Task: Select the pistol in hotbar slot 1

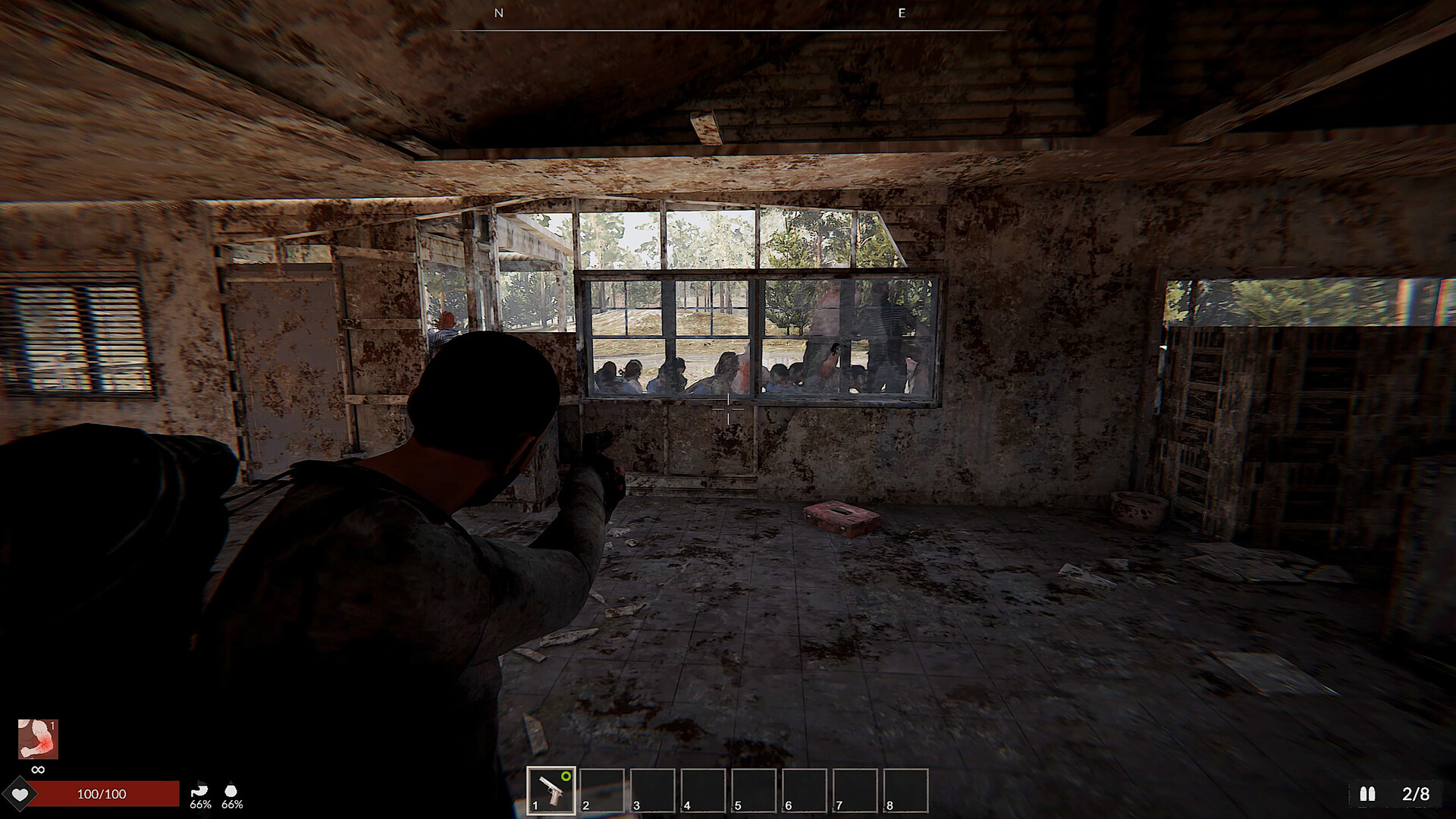Action: 551,790
